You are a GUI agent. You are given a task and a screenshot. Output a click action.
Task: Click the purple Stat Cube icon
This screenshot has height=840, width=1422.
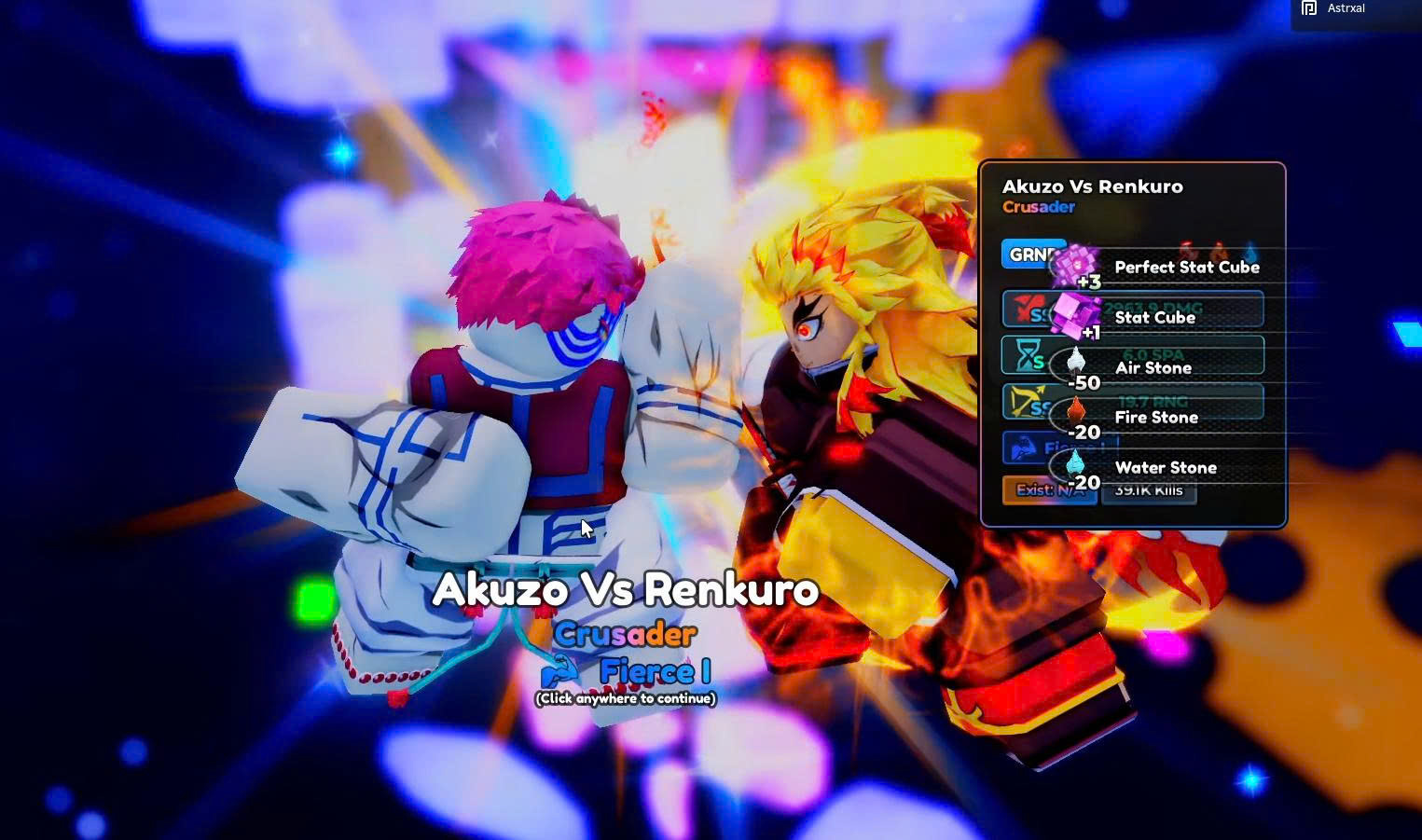click(x=1076, y=314)
